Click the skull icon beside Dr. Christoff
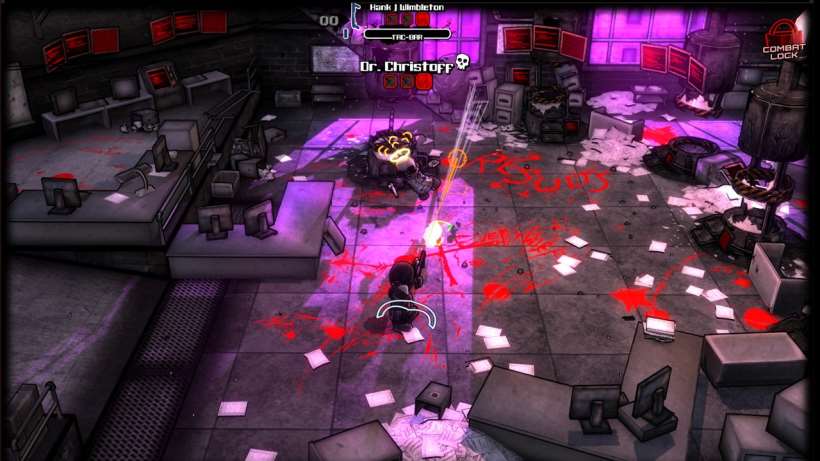Viewport: 820px width, 461px height. pyautogui.click(x=463, y=63)
